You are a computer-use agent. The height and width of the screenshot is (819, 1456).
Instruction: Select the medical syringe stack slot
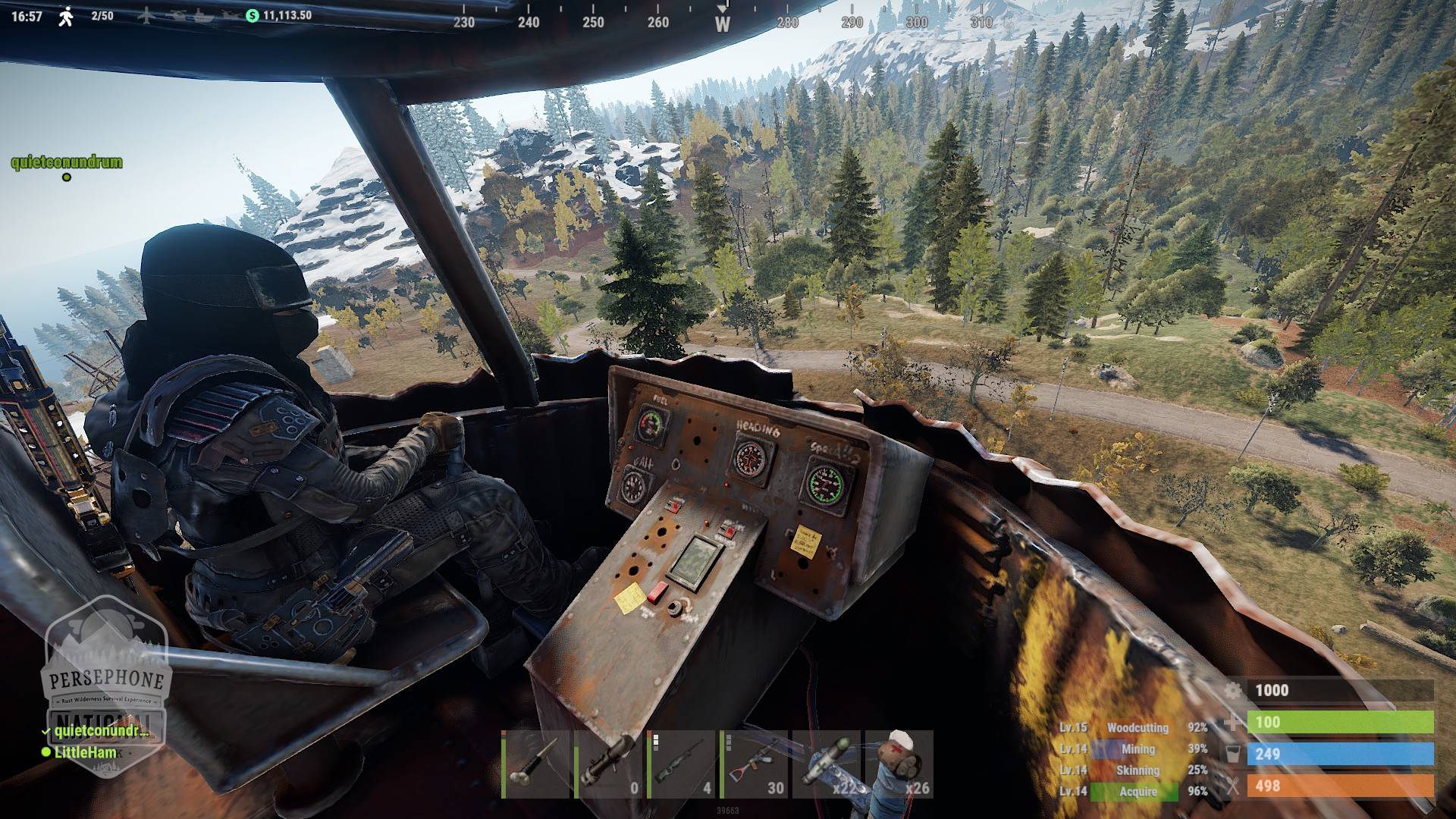(826, 764)
